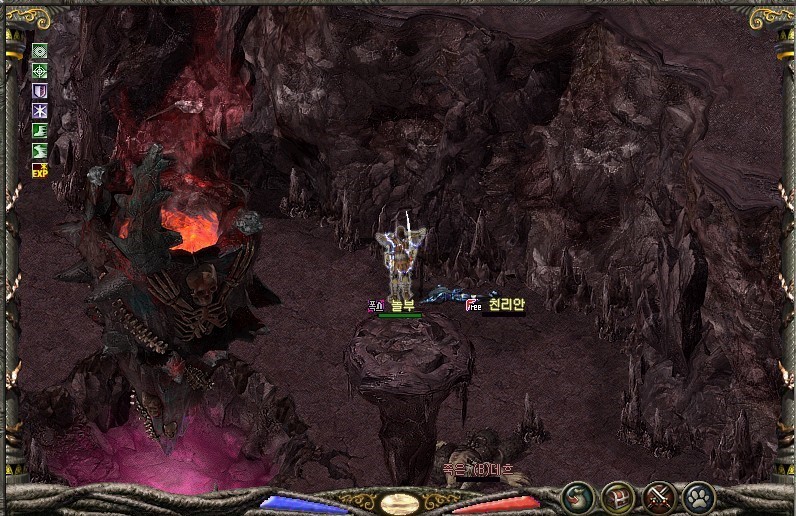This screenshot has width=796, height=516.
Task: Click the crossed swords combat button
Action: tap(658, 497)
